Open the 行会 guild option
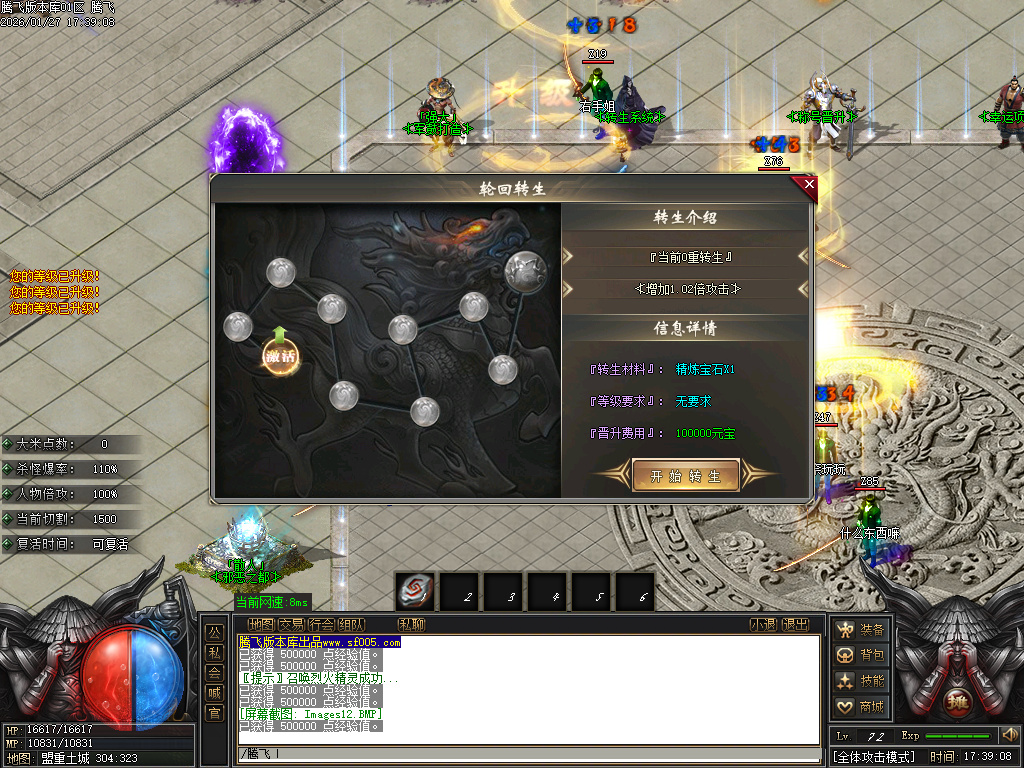1024x768 pixels. [x=321, y=625]
